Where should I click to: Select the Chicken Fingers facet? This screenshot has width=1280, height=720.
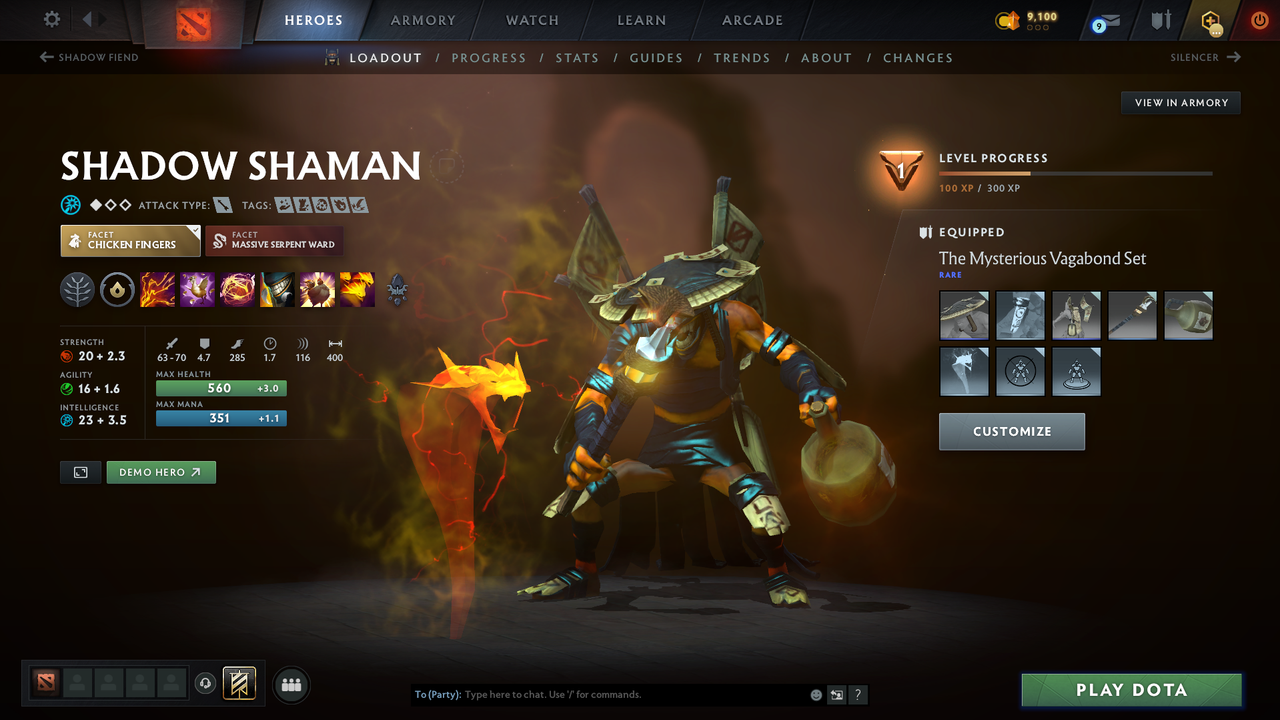(x=130, y=240)
